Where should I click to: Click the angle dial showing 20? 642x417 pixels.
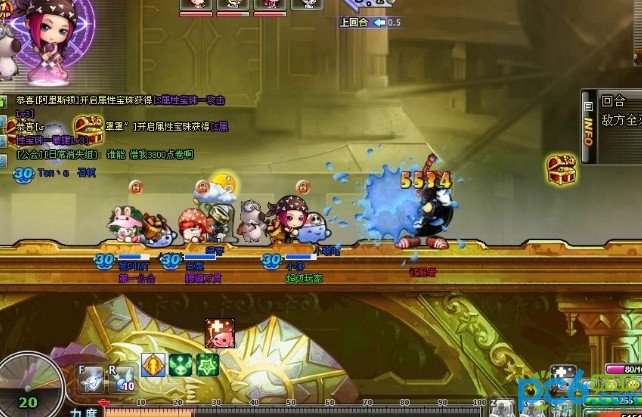coord(27,390)
